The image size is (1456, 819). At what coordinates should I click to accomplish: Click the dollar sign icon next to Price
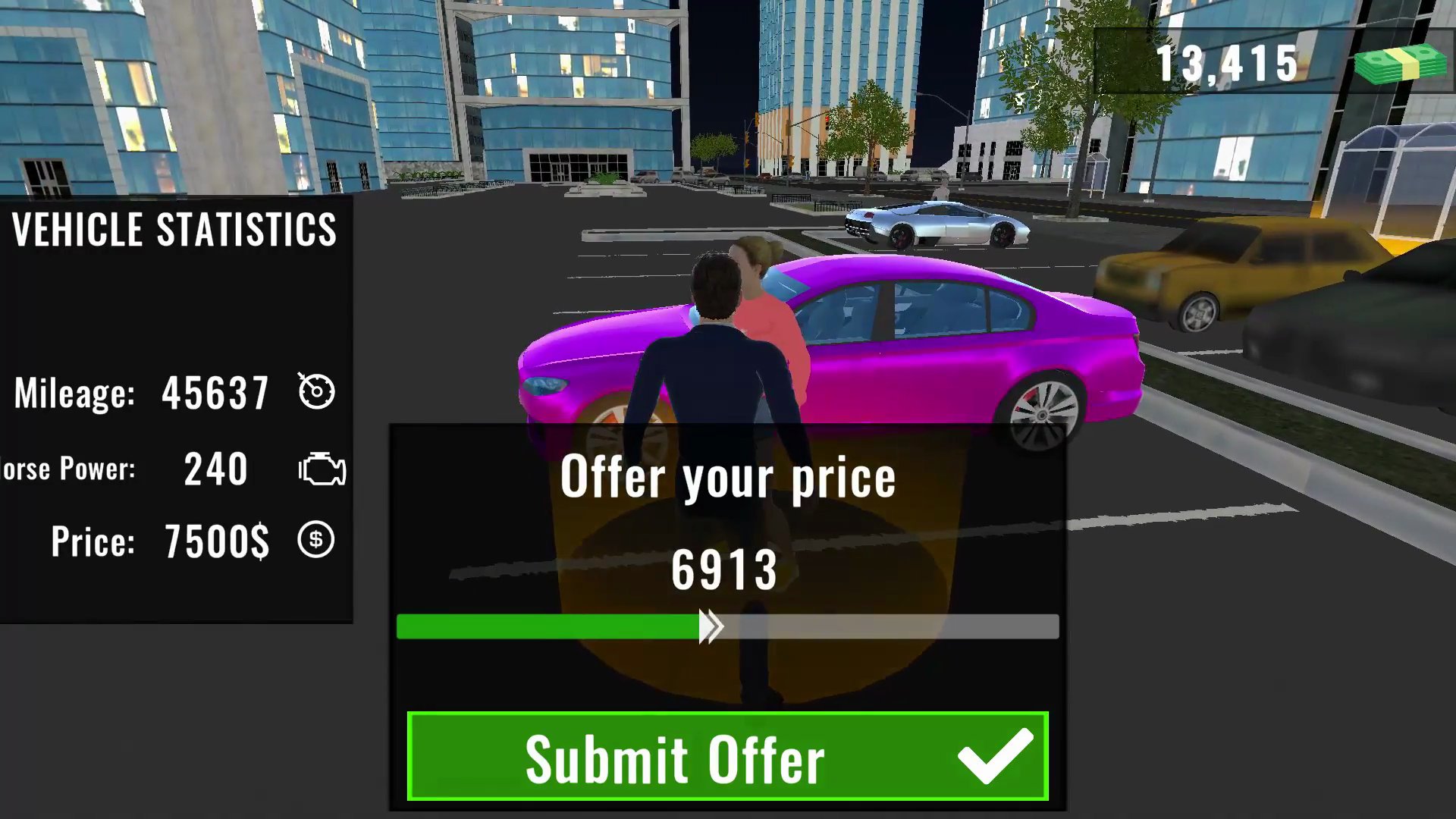tap(315, 541)
